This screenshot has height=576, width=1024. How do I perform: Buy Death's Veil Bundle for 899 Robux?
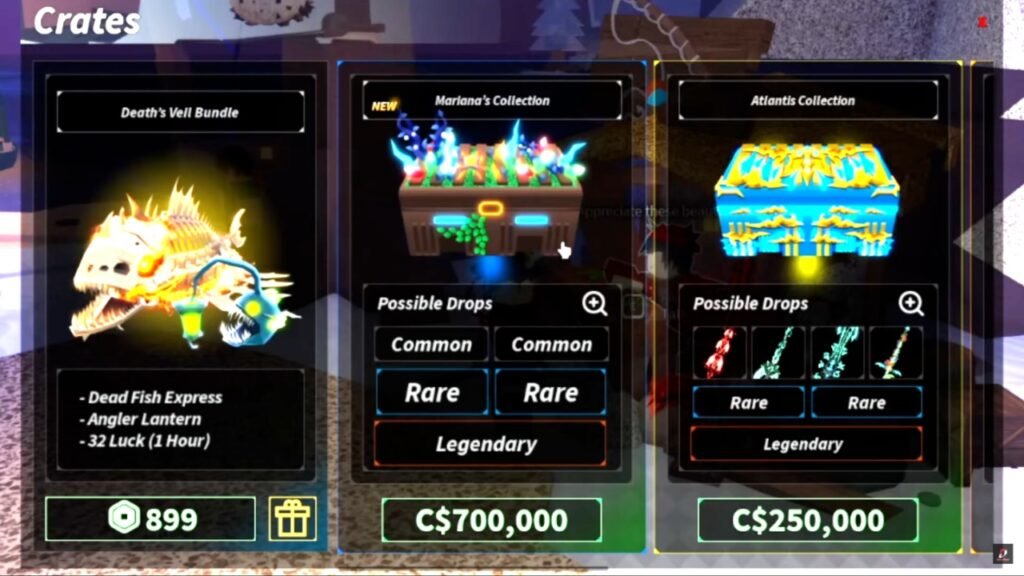point(150,519)
